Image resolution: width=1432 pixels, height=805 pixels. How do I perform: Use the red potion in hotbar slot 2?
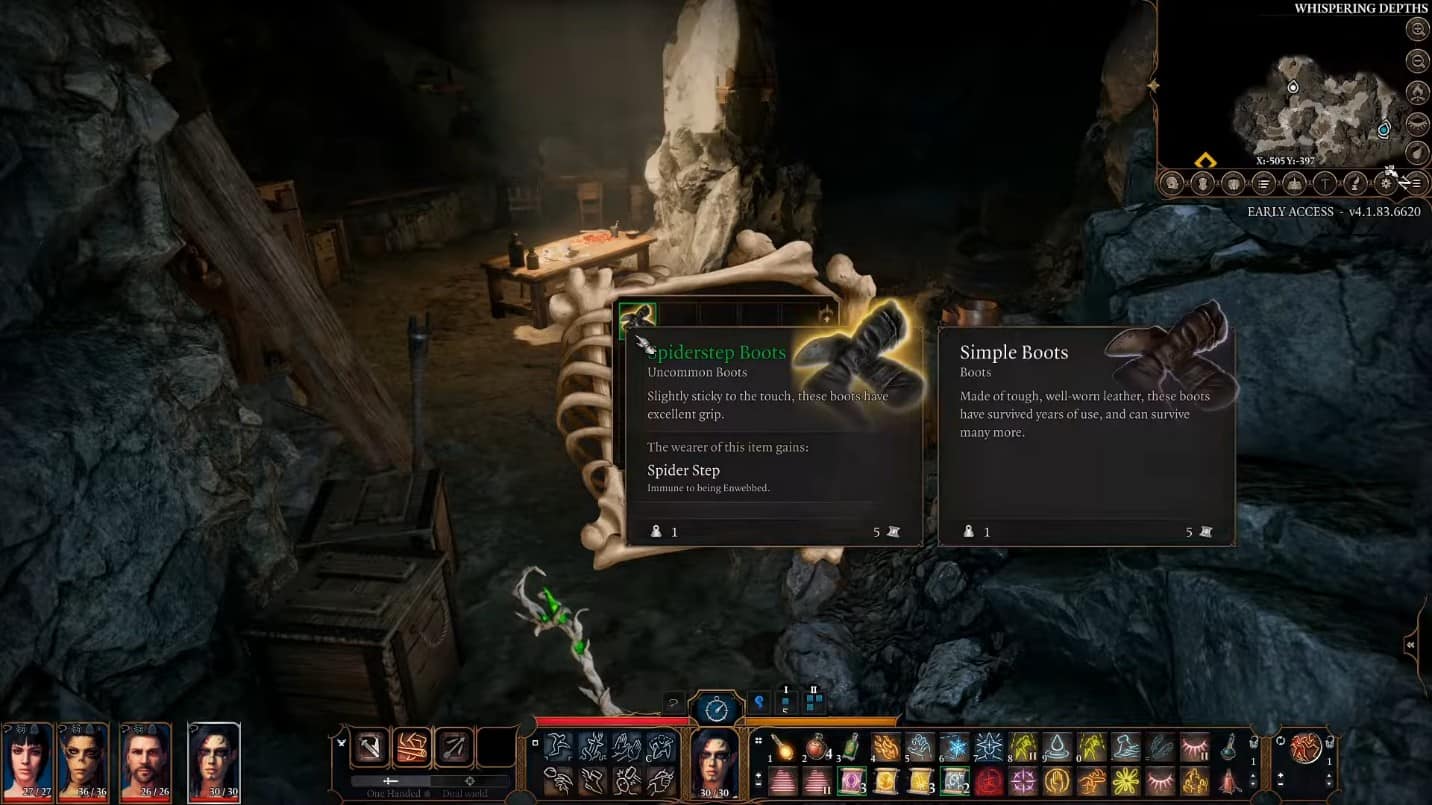(817, 747)
